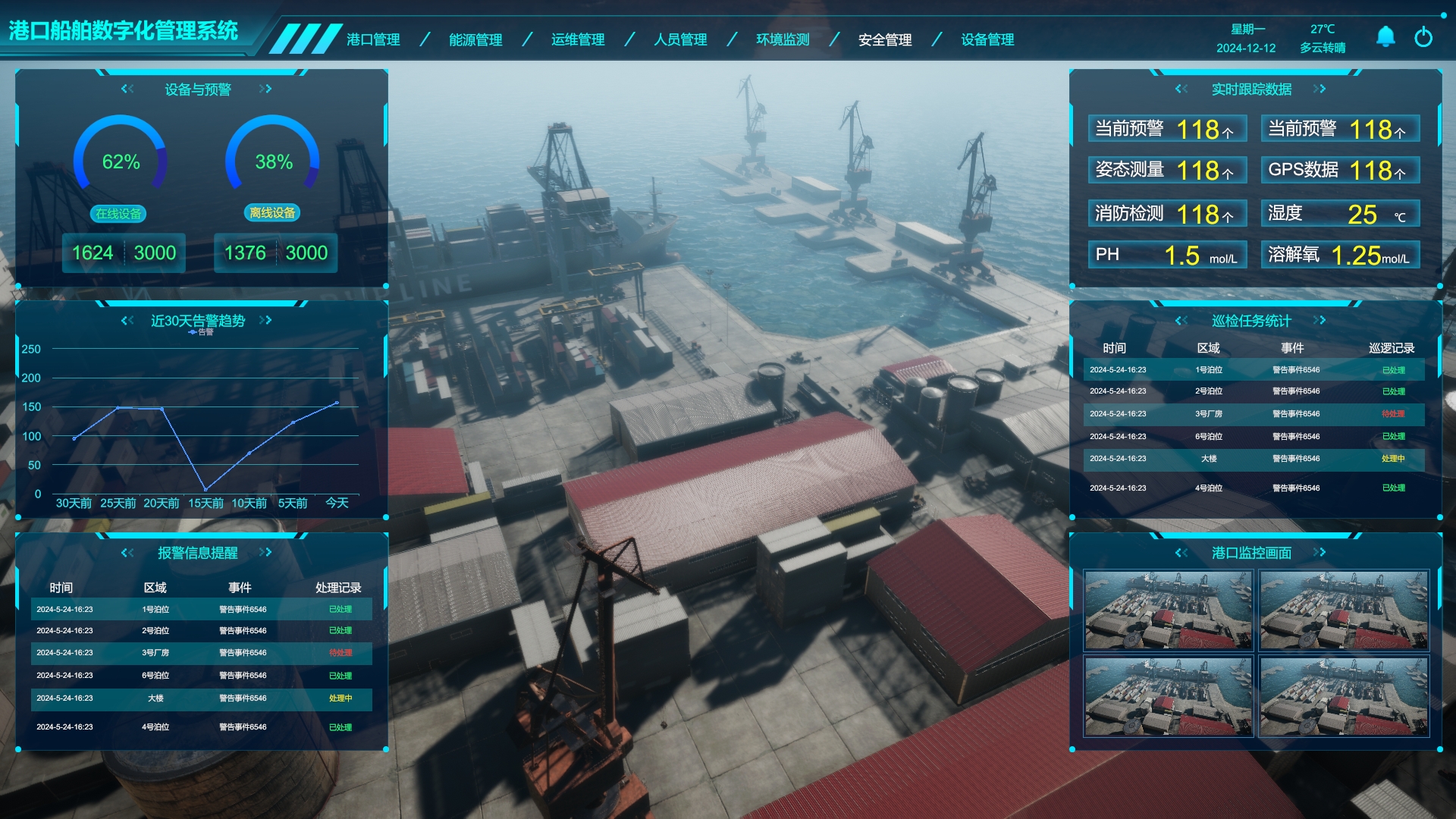Select the 离线设备 label button
Screen dimensions: 1456x819
coord(272,213)
